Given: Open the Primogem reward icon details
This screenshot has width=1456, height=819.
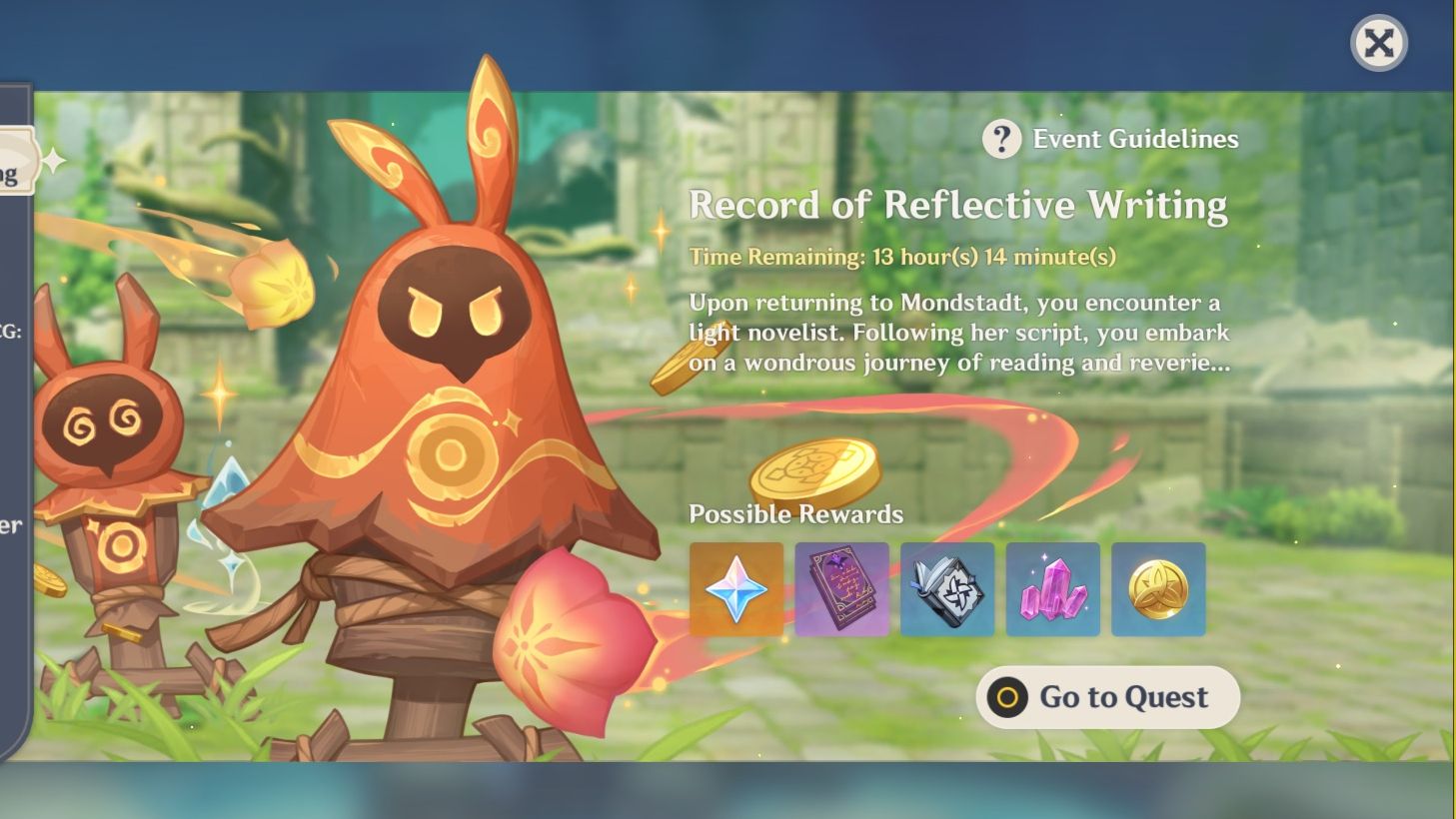Looking at the screenshot, I should point(736,589).
